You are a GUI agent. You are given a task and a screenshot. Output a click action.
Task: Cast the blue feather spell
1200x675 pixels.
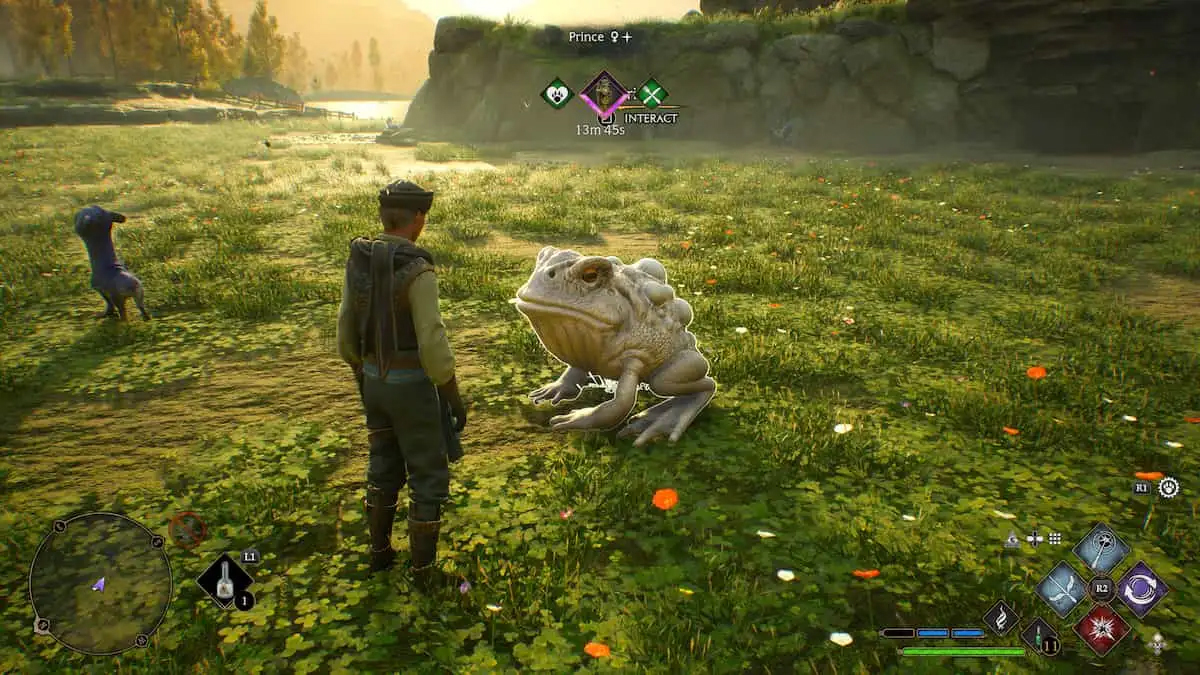1061,588
